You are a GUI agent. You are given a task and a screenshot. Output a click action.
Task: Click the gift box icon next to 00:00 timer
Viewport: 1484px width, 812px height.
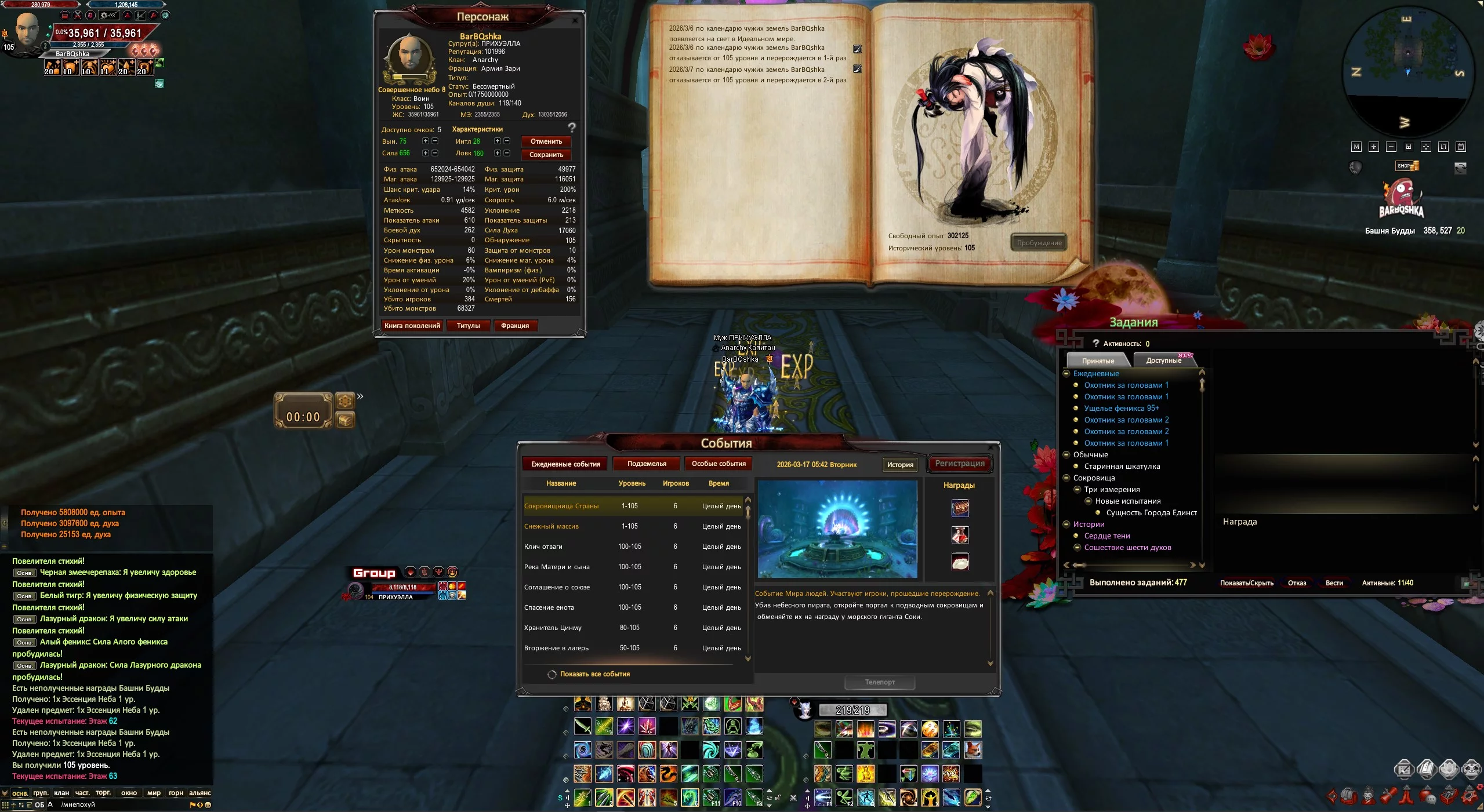tap(344, 419)
